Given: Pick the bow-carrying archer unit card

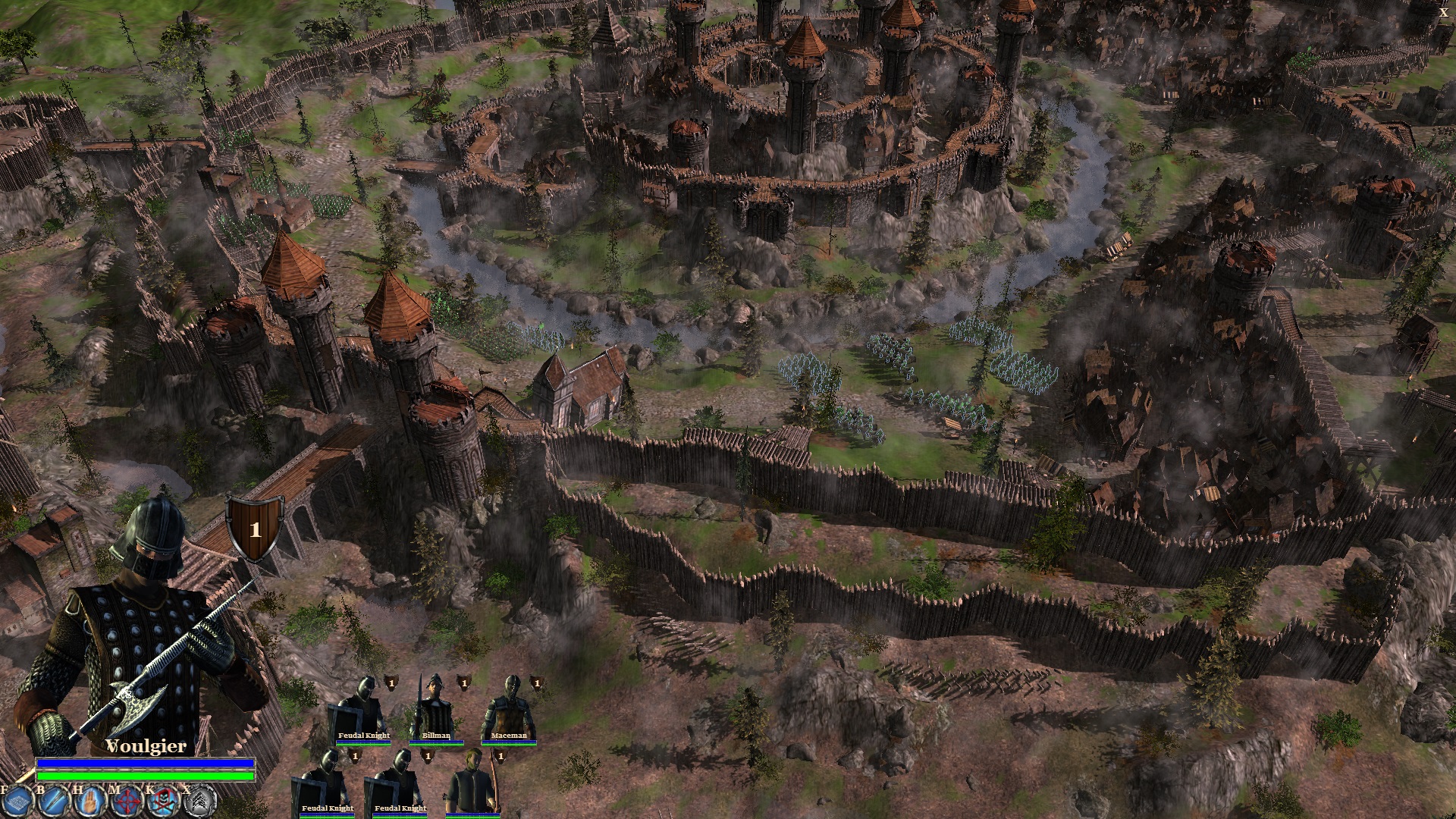Looking at the screenshot, I should click(x=472, y=783).
